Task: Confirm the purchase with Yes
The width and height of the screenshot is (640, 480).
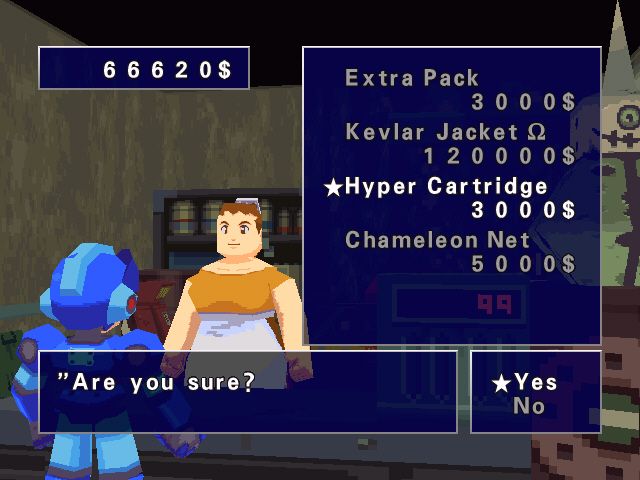Action: pos(537,382)
